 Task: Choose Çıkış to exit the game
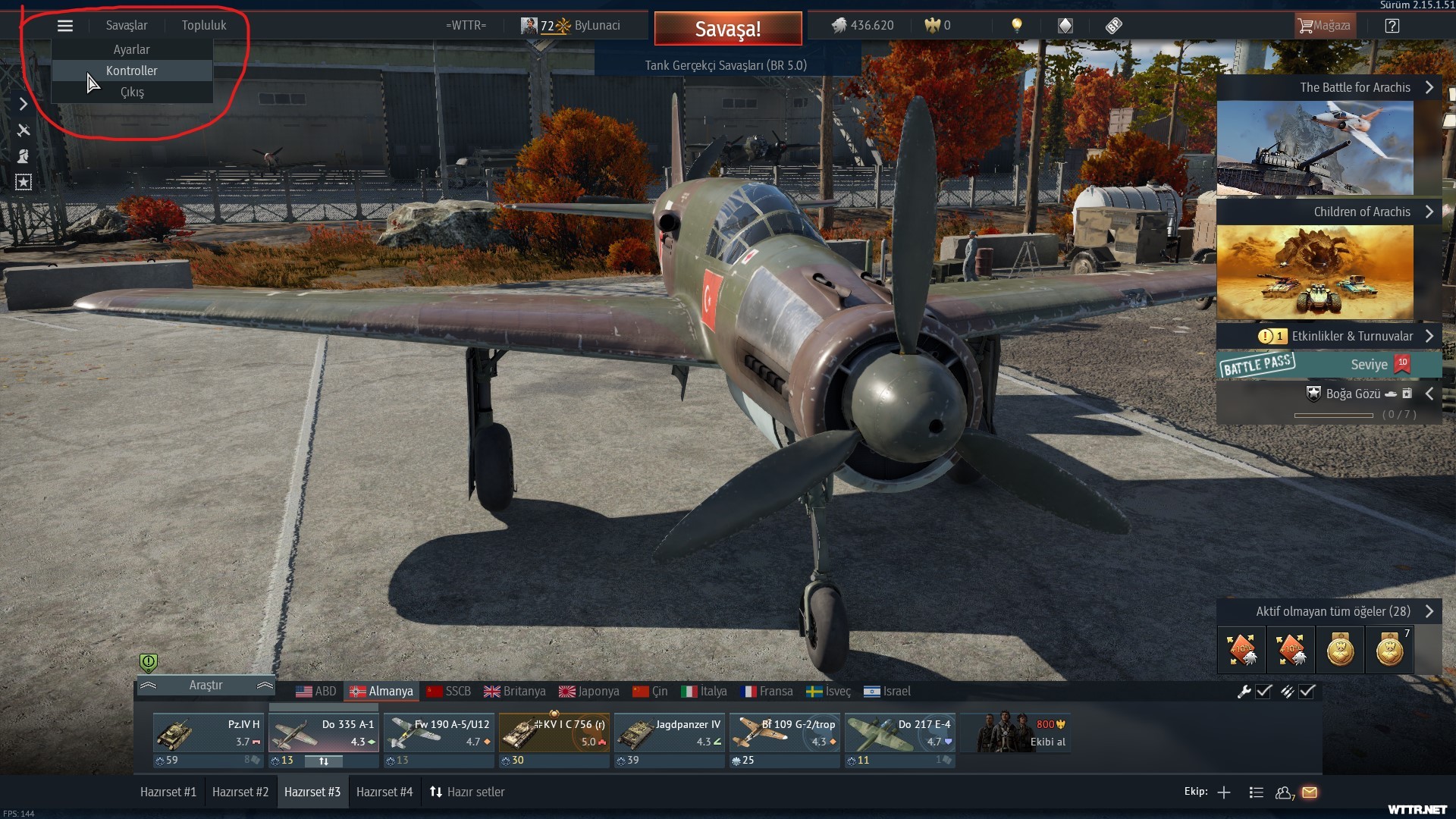click(131, 92)
